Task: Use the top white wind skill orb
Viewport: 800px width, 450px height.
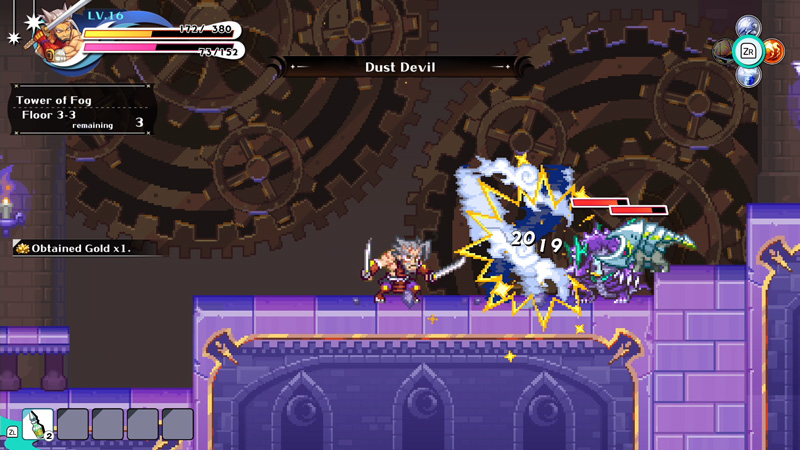Action: click(x=748, y=26)
